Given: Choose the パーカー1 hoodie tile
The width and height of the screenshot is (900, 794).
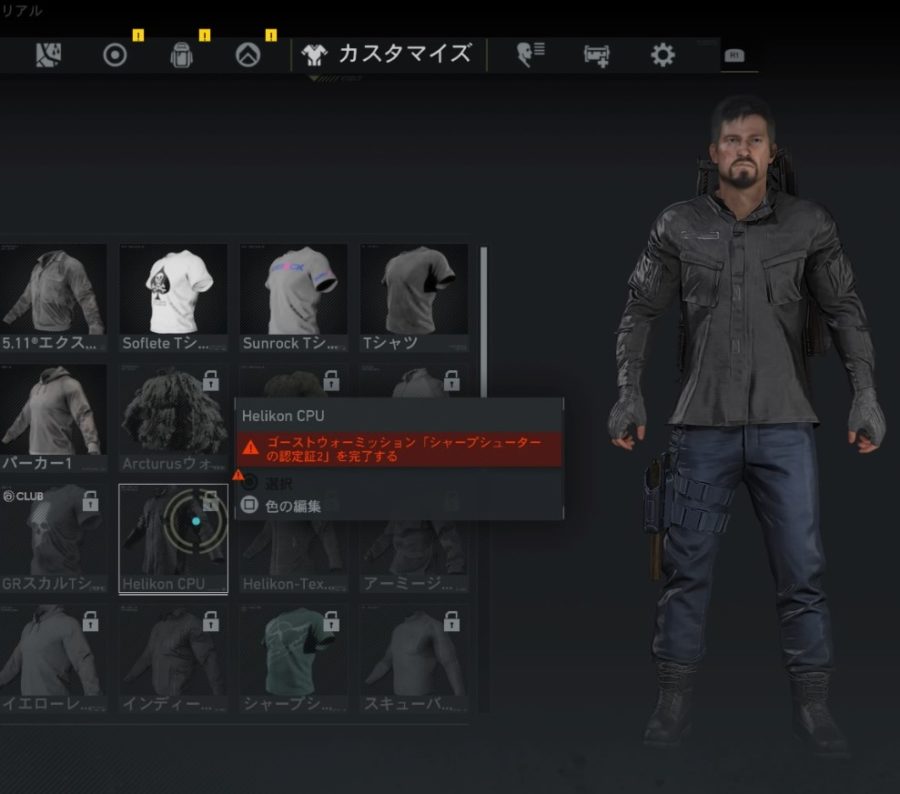Looking at the screenshot, I should 53,418.
